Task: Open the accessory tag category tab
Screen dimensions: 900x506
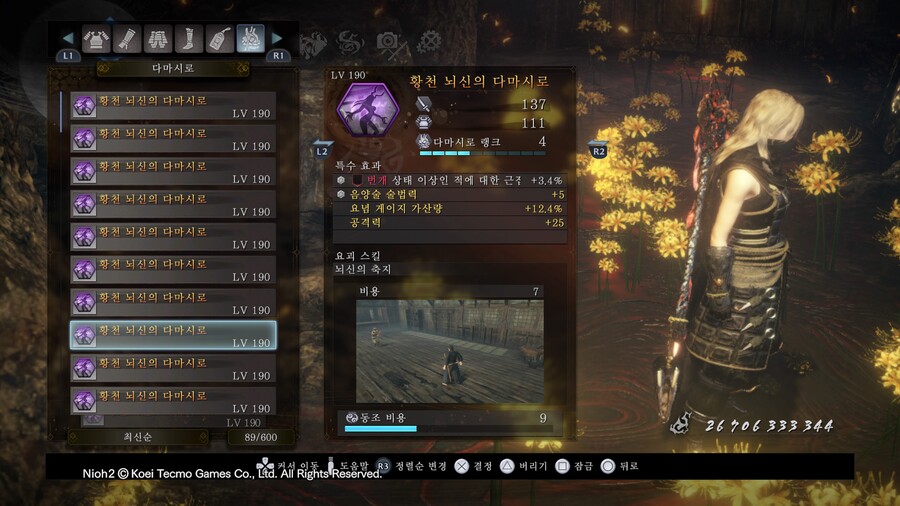Action: point(220,39)
